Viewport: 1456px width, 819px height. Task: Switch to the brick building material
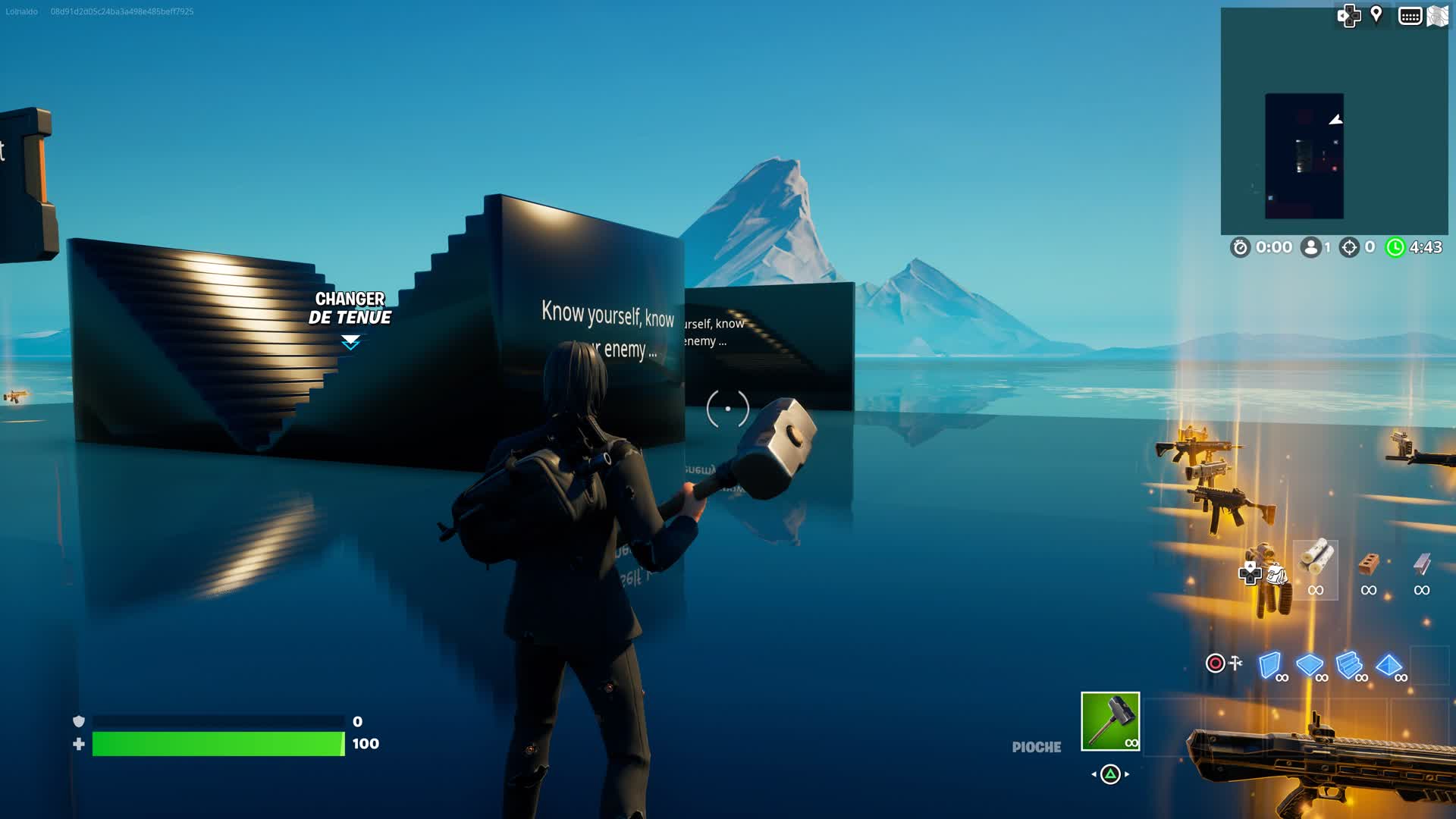pyautogui.click(x=1368, y=565)
